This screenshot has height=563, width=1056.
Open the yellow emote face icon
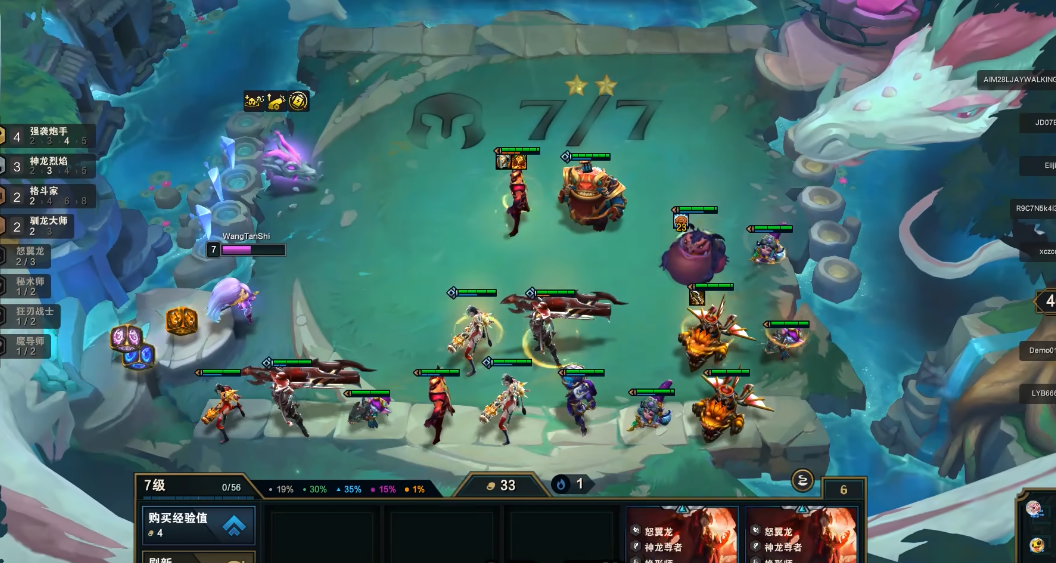click(1036, 546)
